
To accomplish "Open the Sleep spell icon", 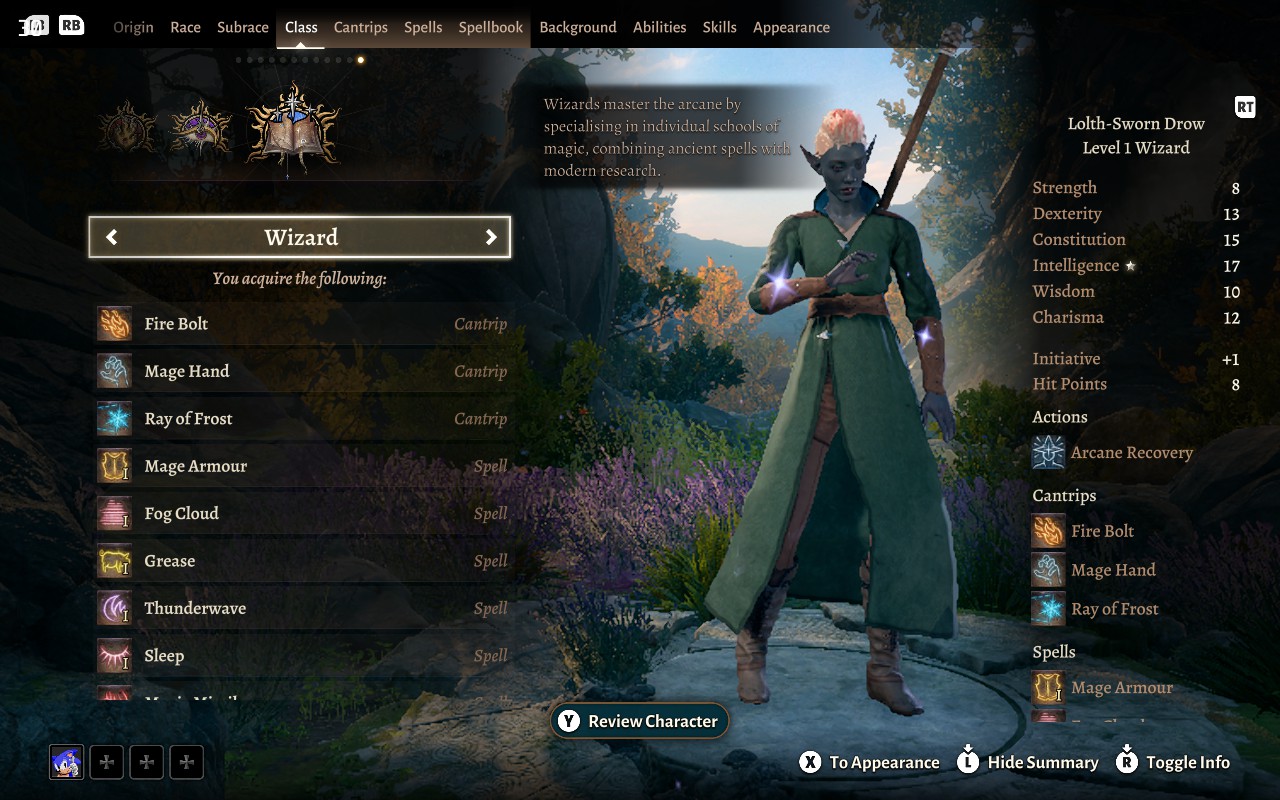I will [114, 655].
